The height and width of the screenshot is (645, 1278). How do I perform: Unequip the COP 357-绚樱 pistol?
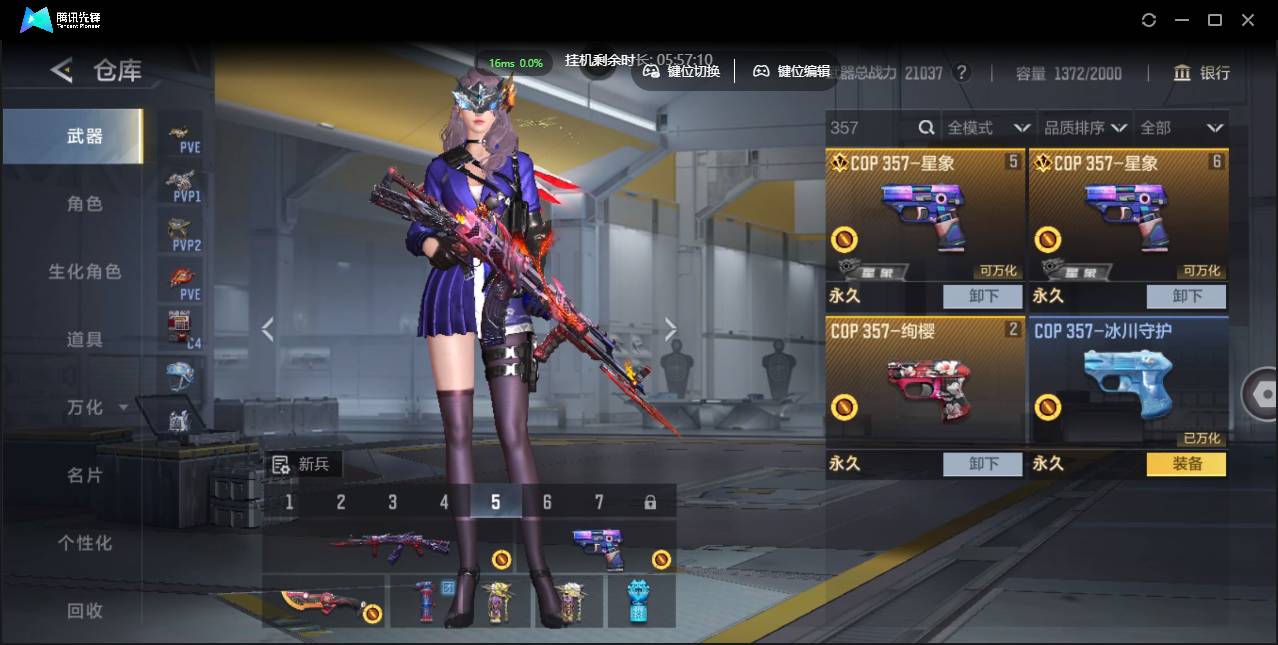pyautogui.click(x=982, y=464)
